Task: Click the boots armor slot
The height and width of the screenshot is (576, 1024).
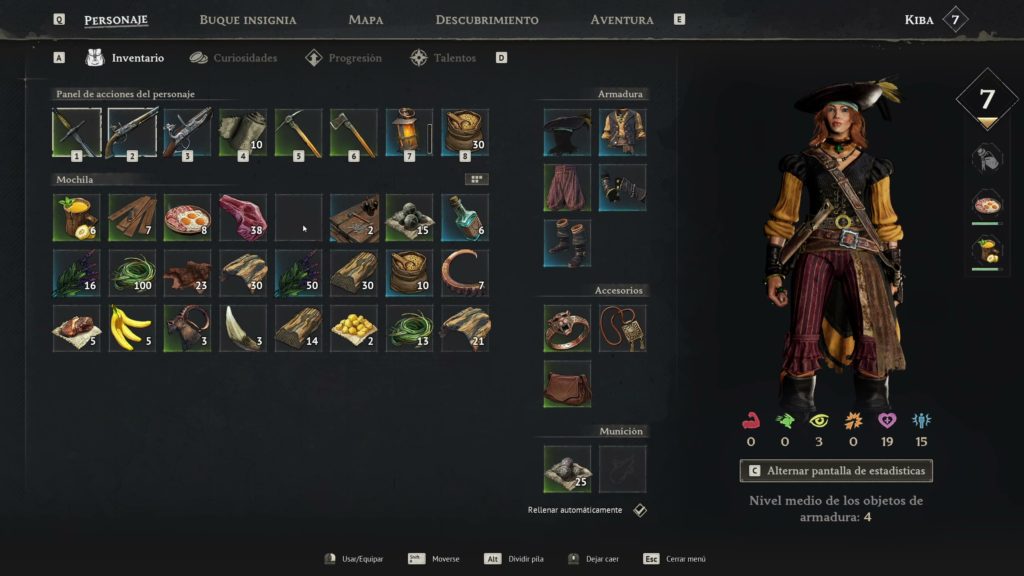Action: click(567, 244)
